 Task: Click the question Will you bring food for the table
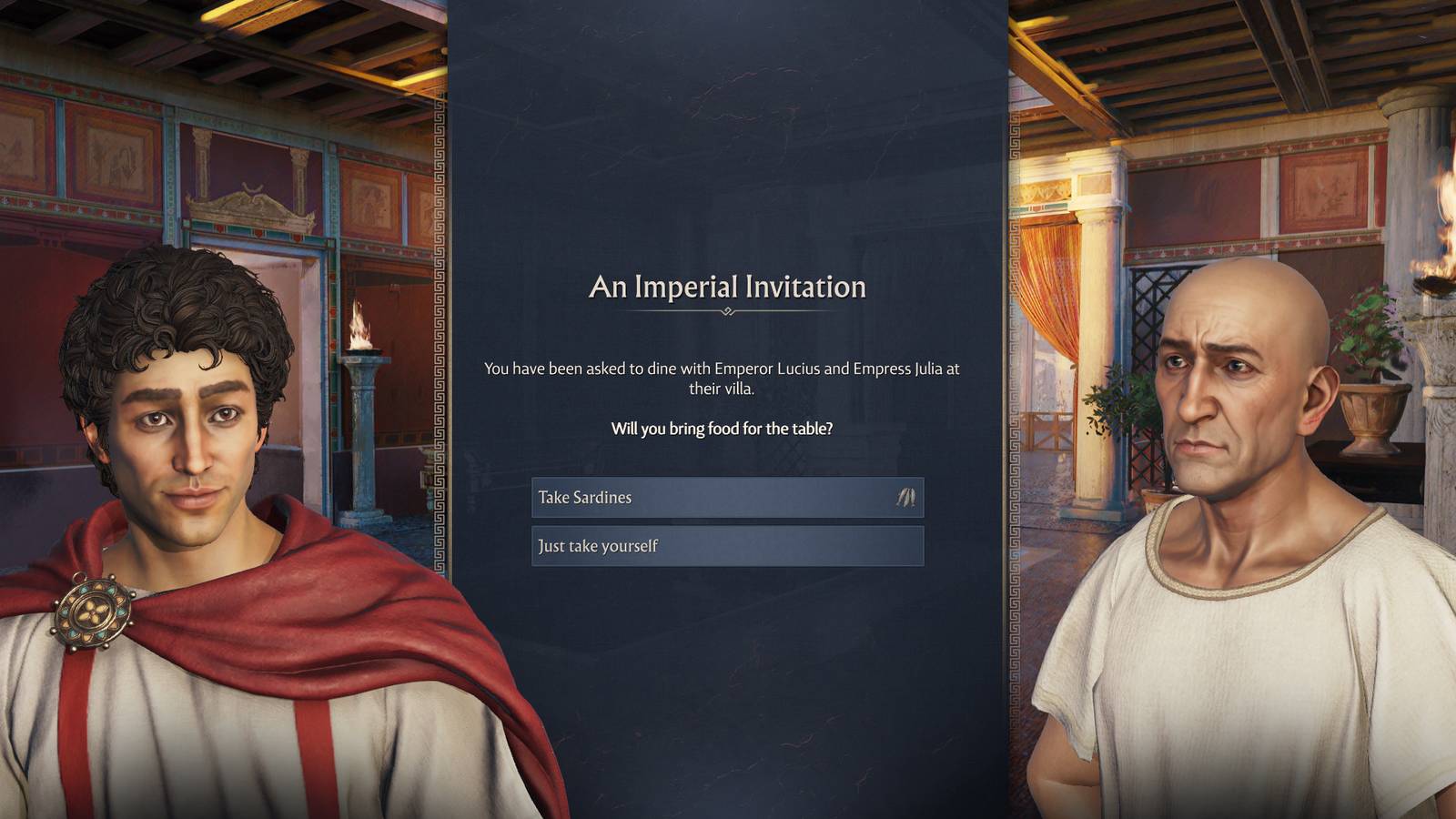coord(728,428)
